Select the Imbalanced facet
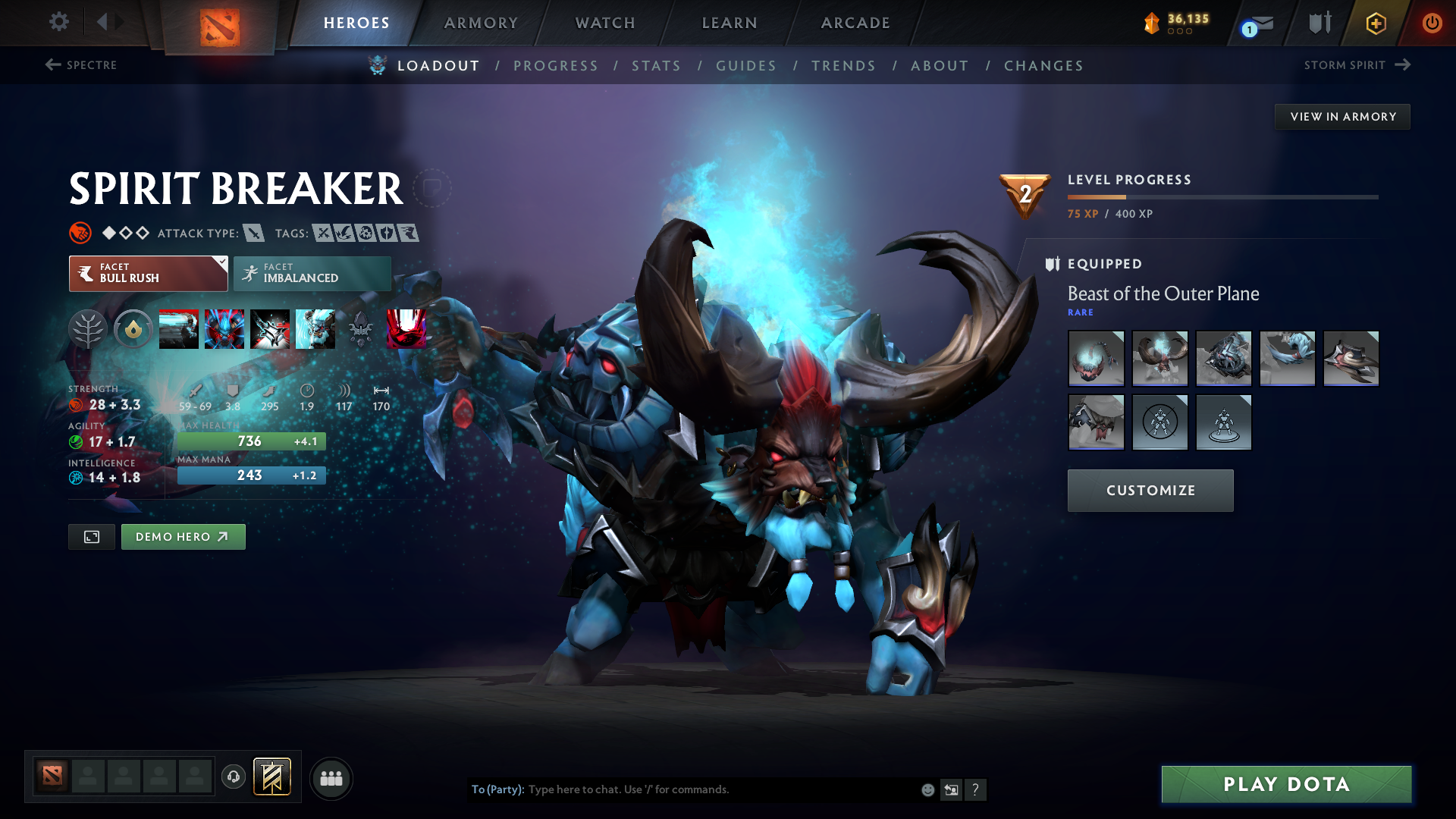The image size is (1456, 819). pos(312,273)
